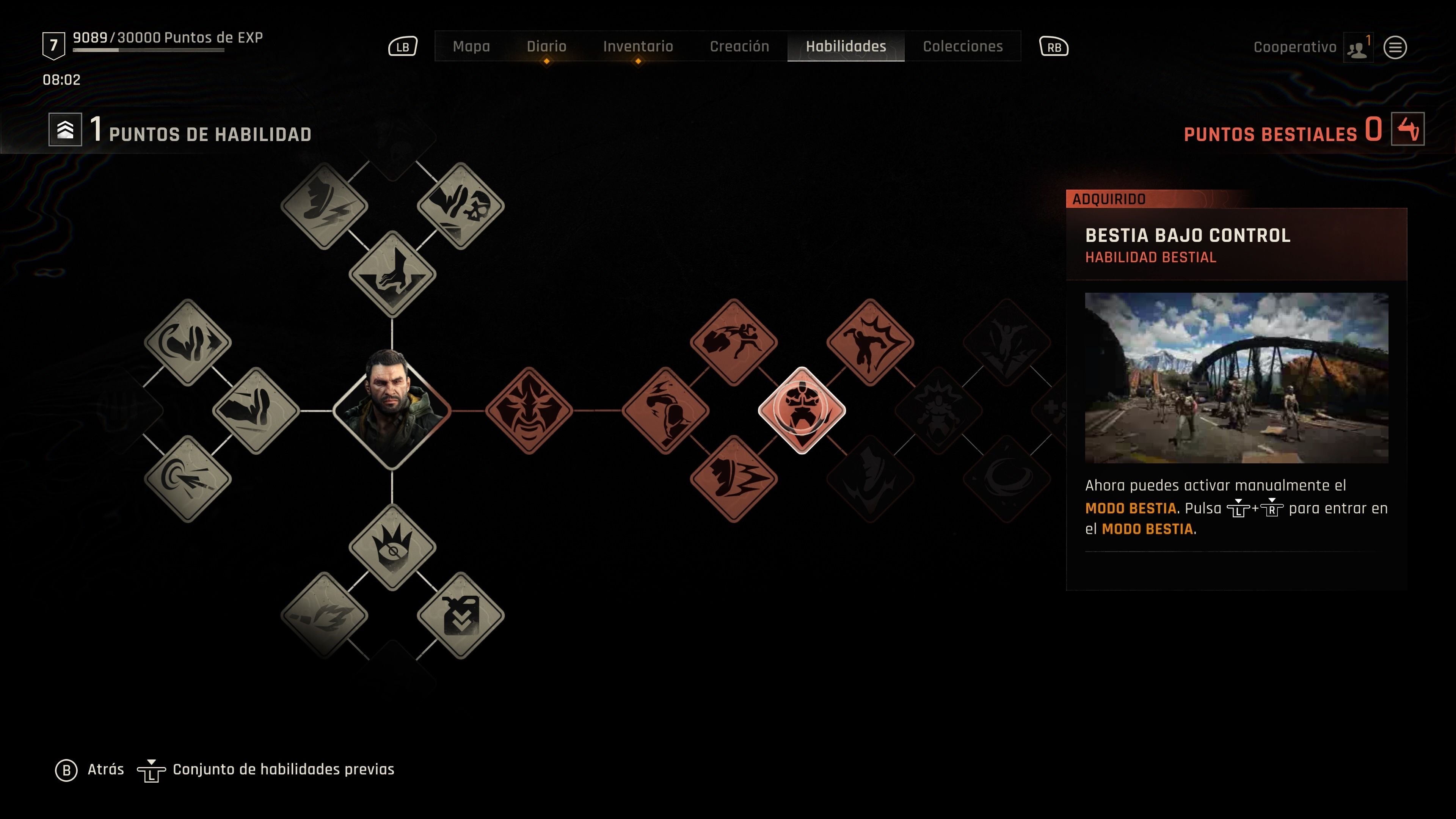Open the survivor portrait node at the tree center
The width and height of the screenshot is (1456, 819).
coord(391,411)
